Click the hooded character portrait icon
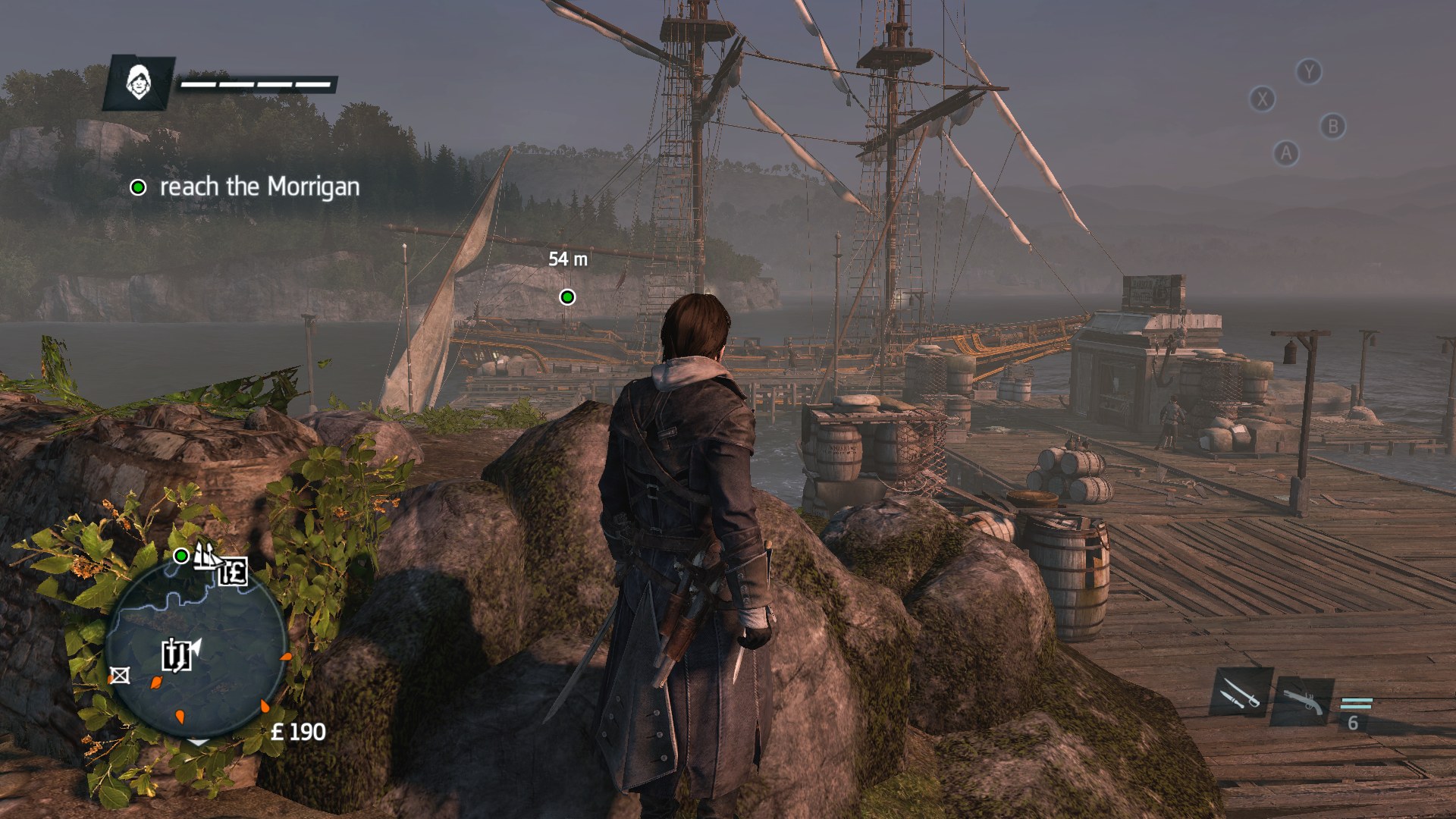The height and width of the screenshot is (819, 1456). point(139,82)
